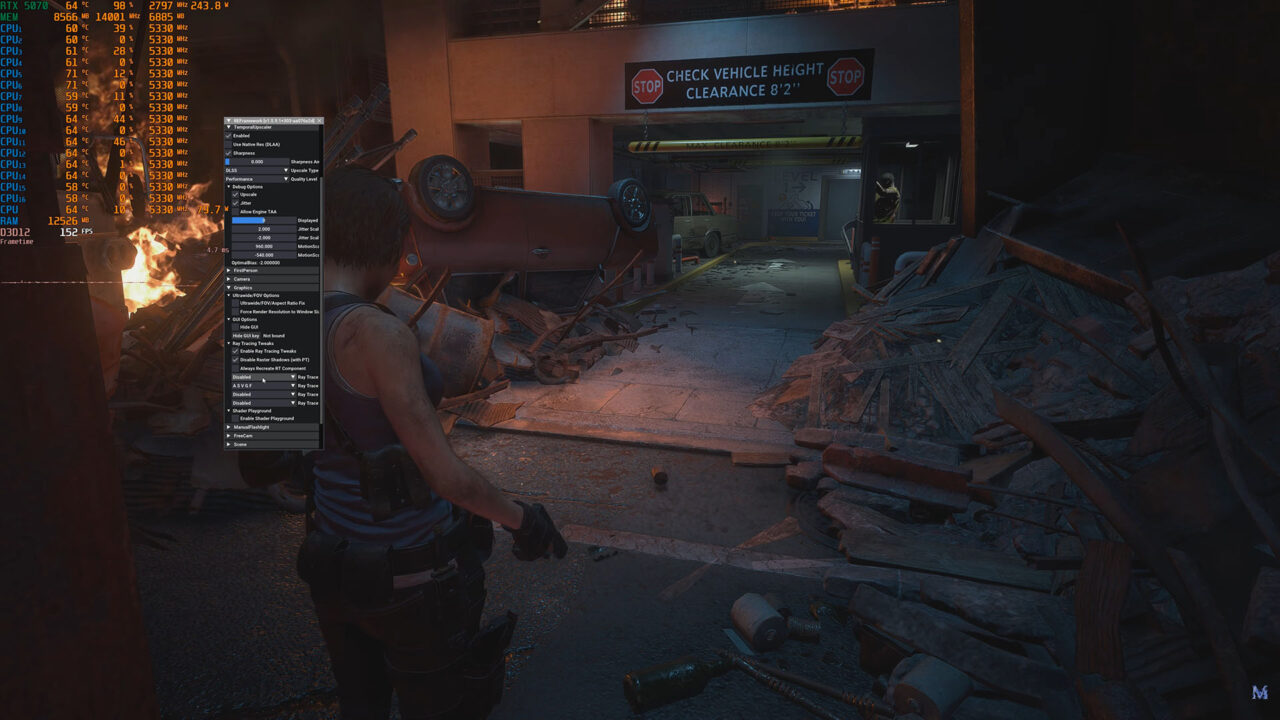This screenshot has width=1280, height=720.
Task: Tick the Hide GUI checkbox
Action: (x=236, y=327)
